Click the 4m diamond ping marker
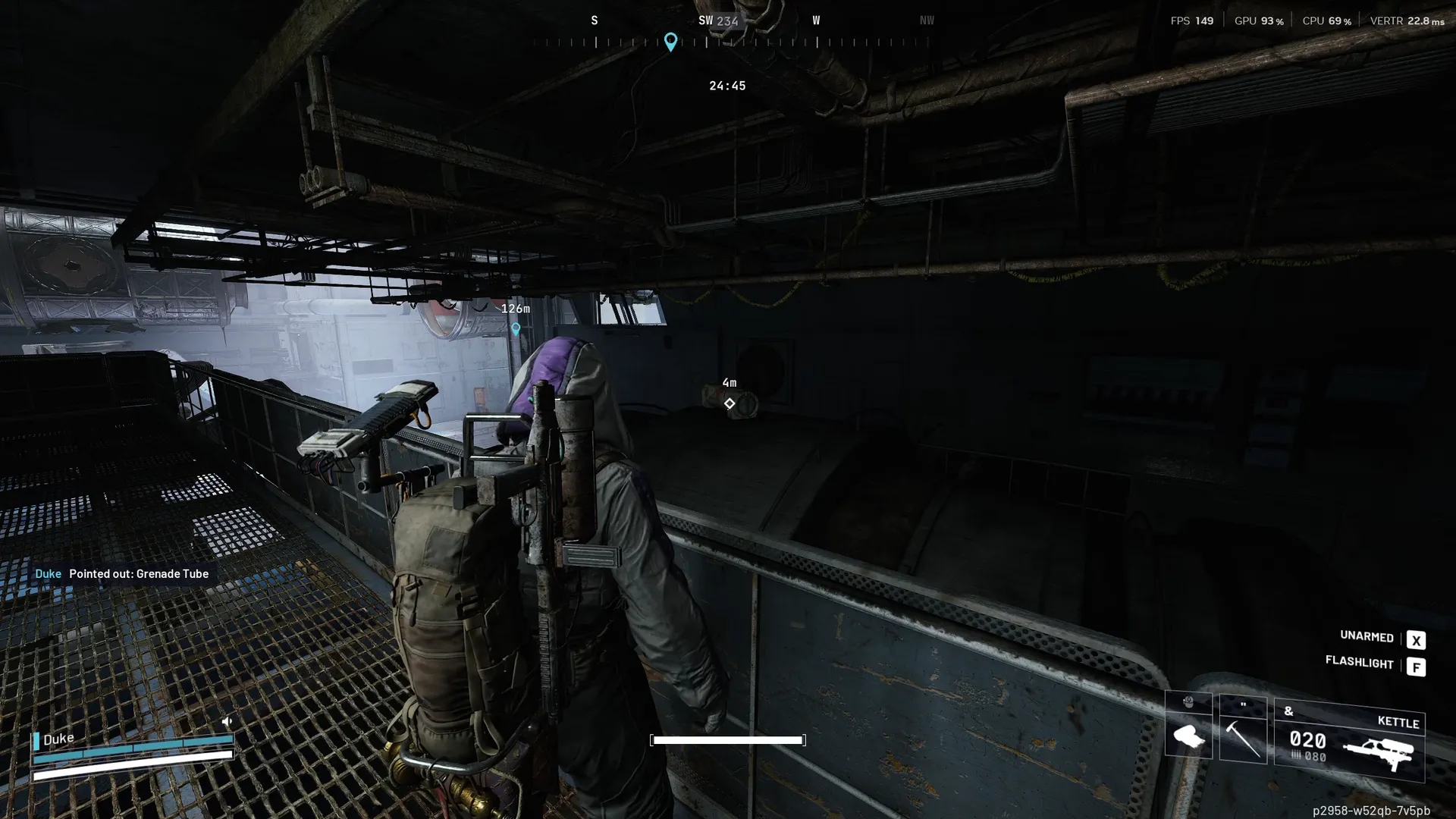This screenshot has height=819, width=1456. [729, 403]
